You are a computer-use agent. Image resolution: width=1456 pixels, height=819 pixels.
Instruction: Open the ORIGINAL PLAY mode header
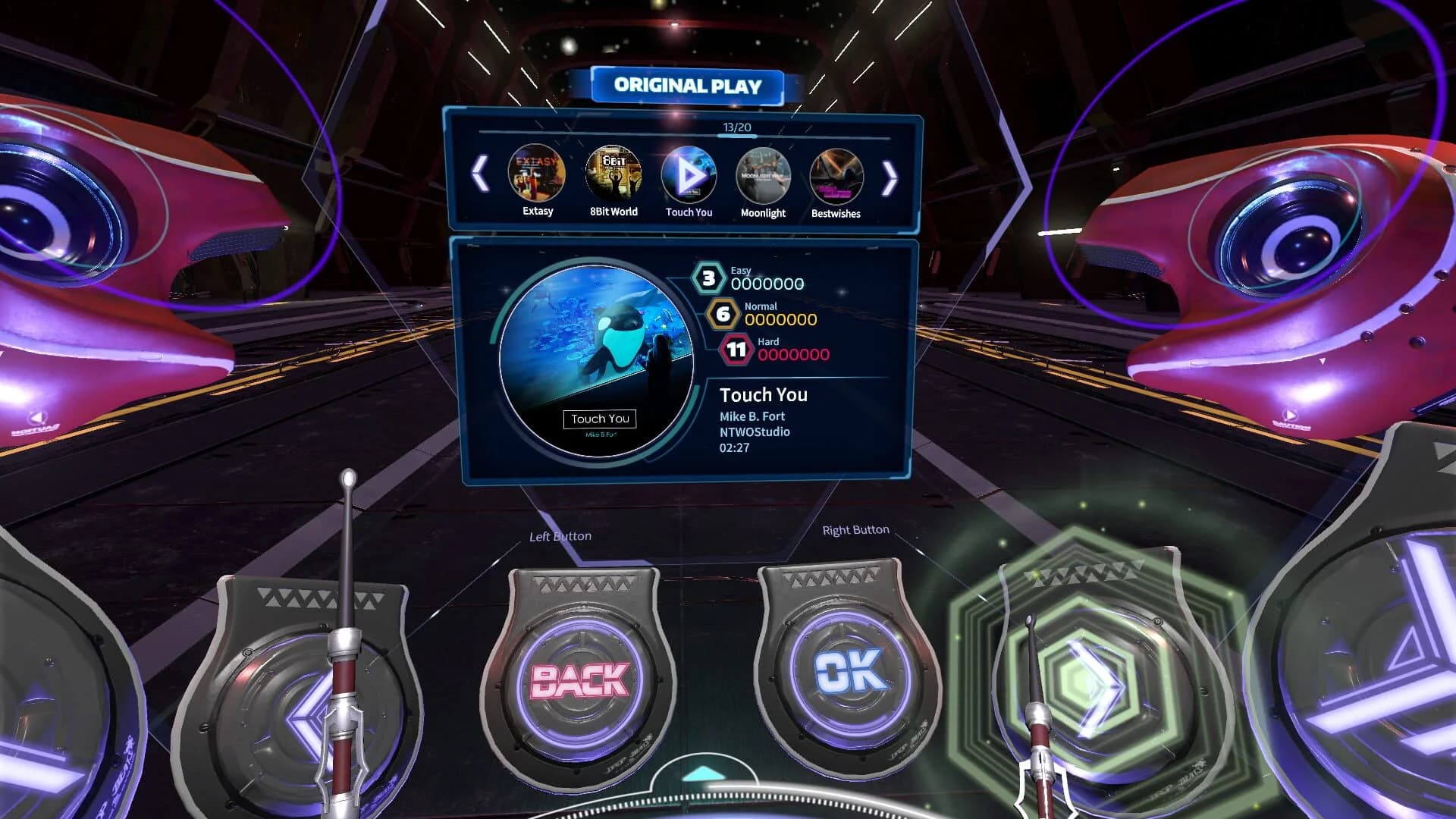(686, 85)
